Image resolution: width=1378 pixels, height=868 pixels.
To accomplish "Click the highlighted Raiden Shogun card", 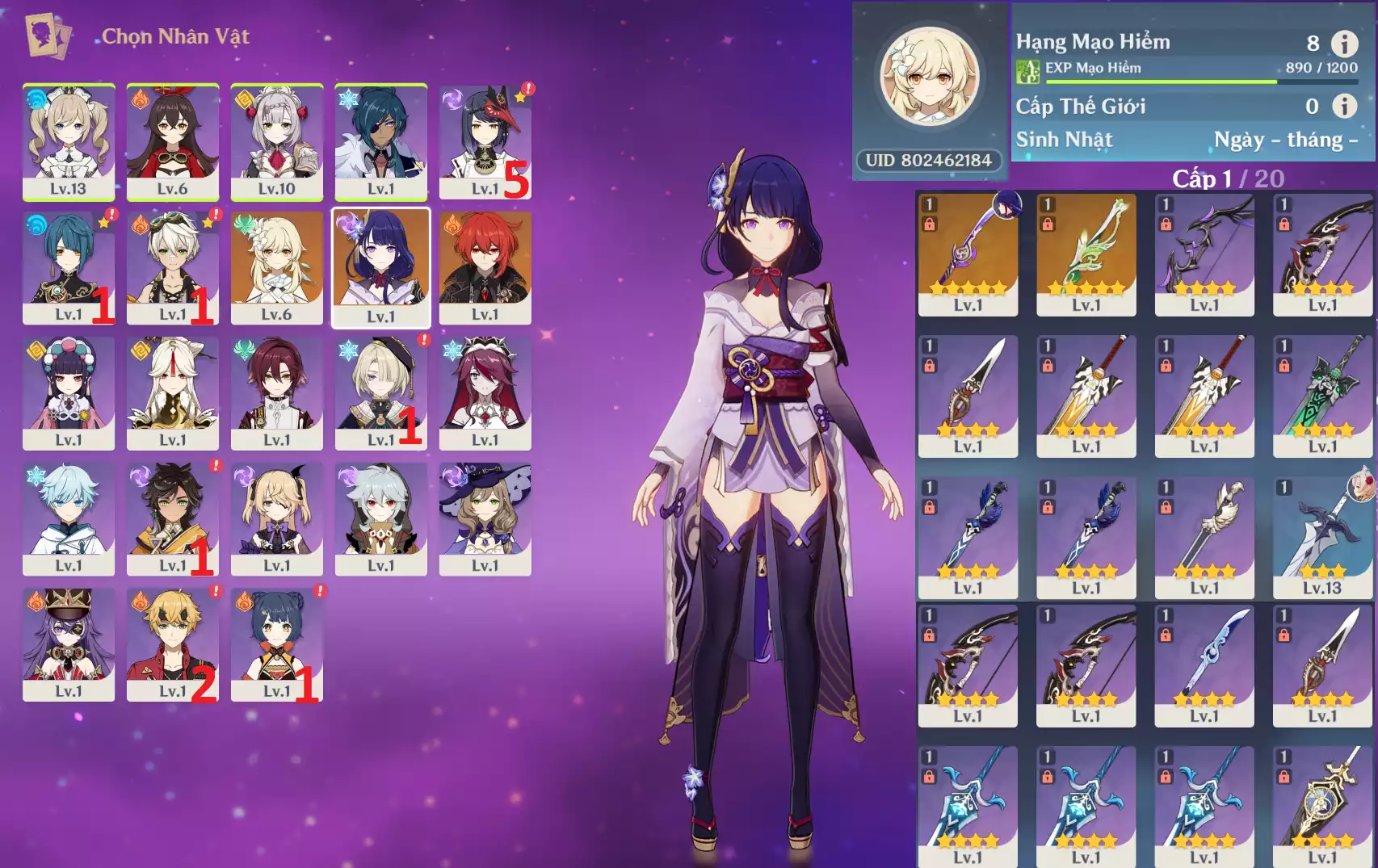I will (381, 267).
